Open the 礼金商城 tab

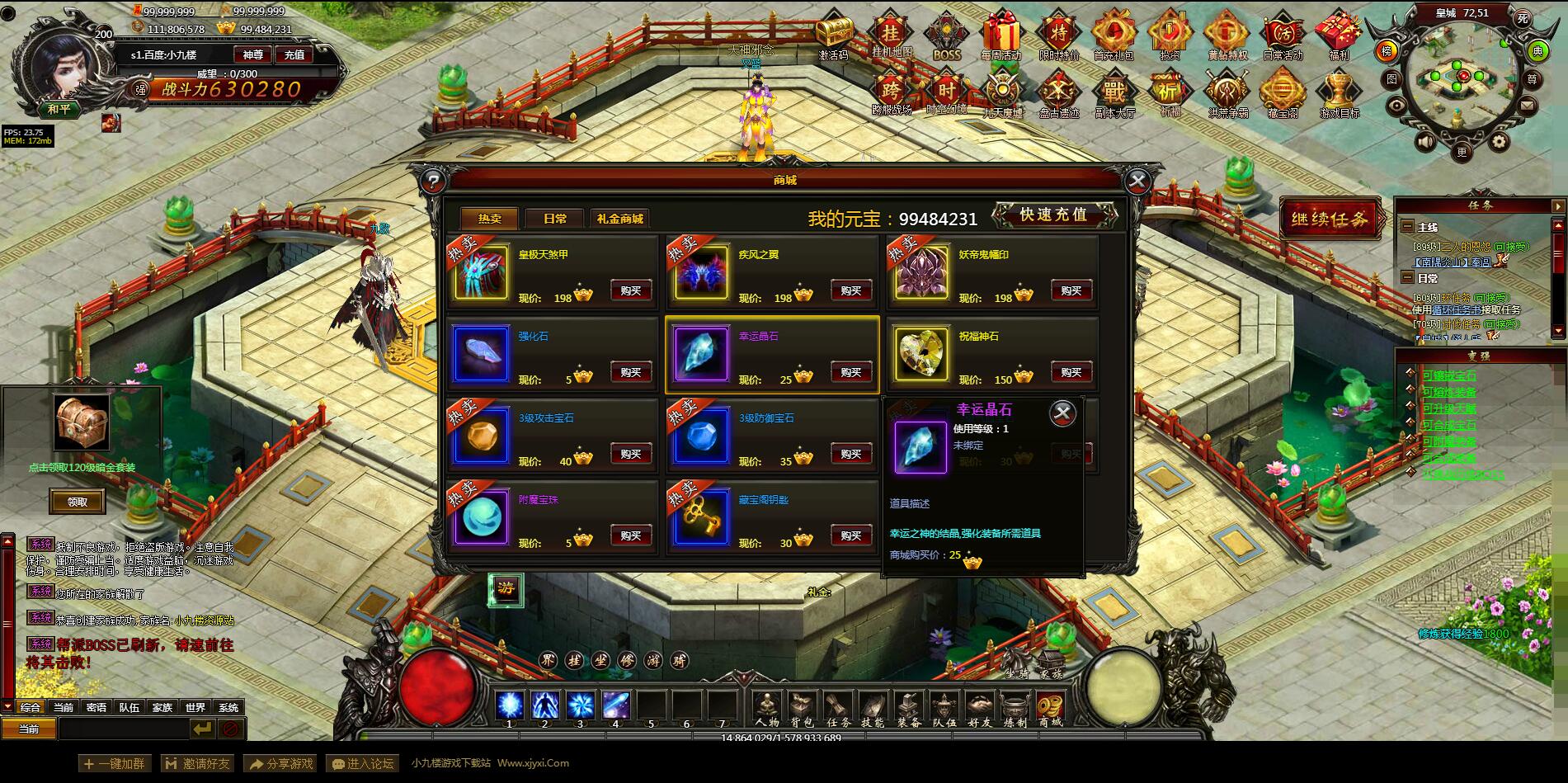[x=619, y=219]
